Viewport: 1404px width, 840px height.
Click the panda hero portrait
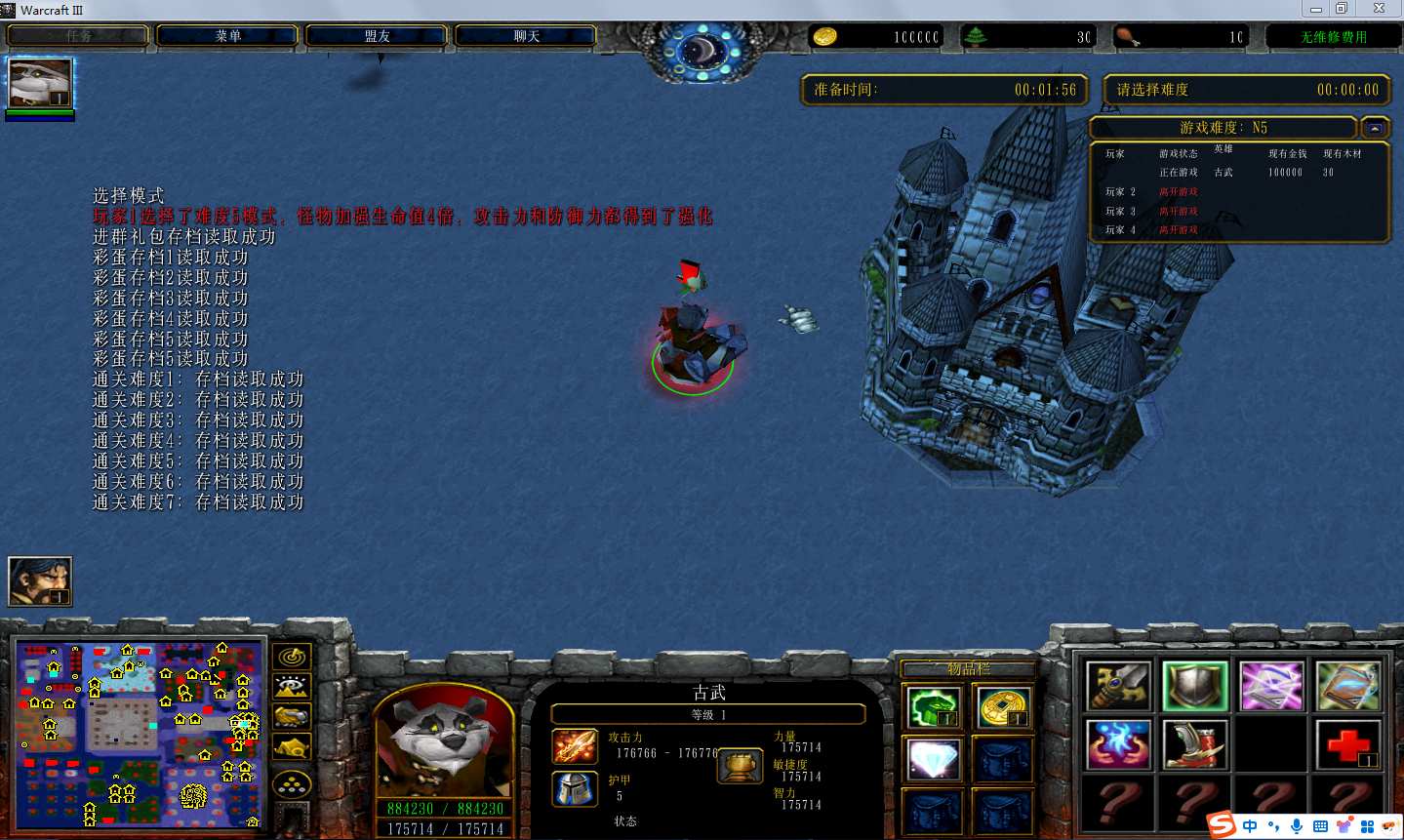pyautogui.click(x=444, y=741)
